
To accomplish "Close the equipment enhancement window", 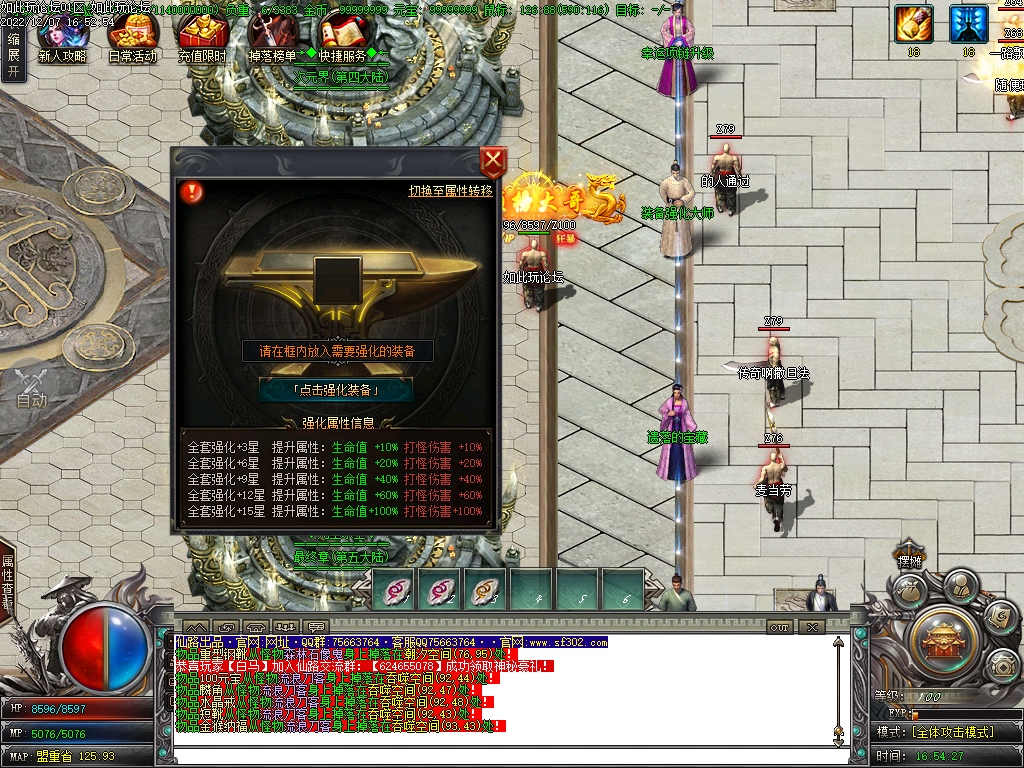I will tap(493, 162).
